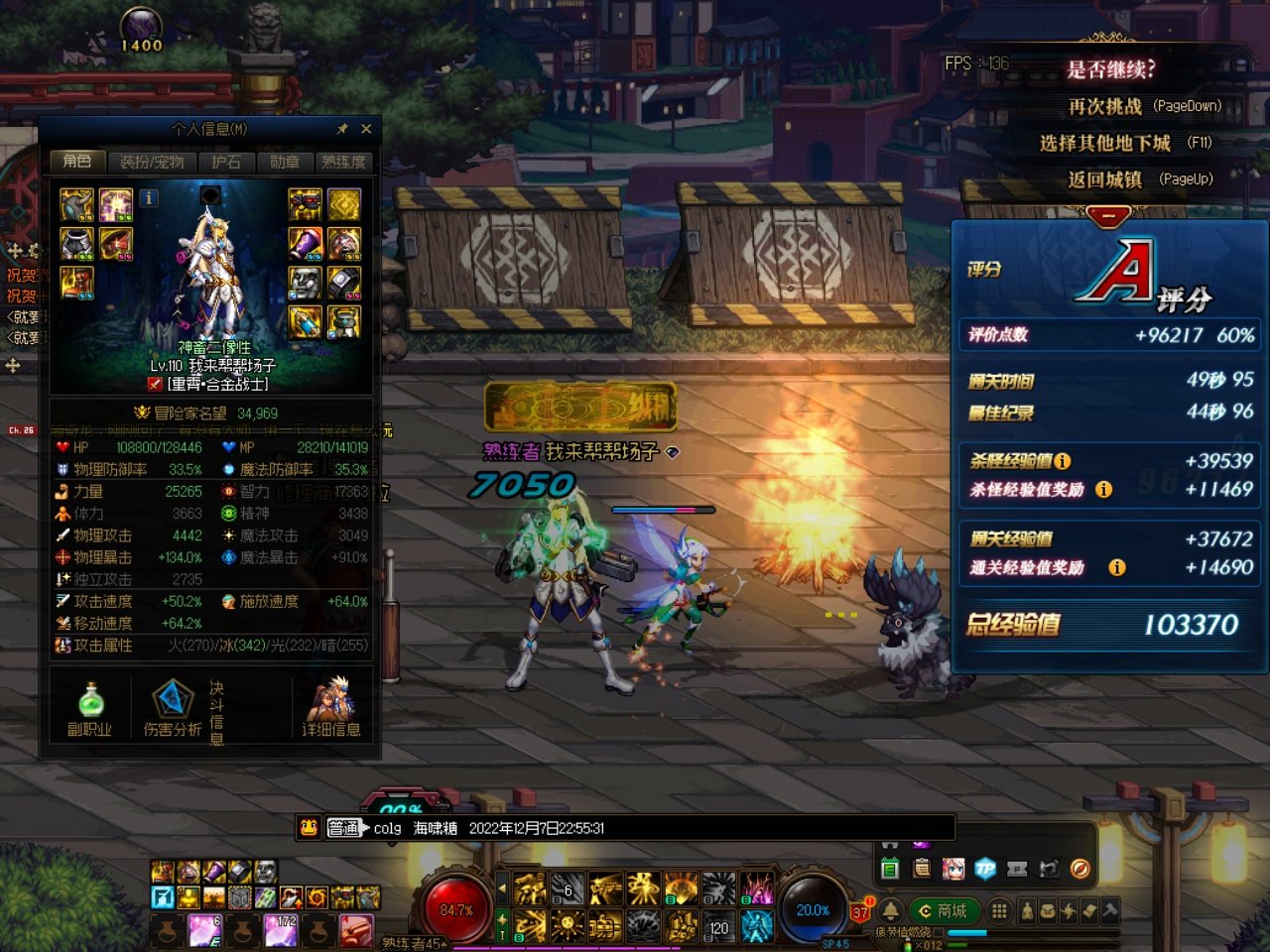Close the 个人信息 character window
This screenshot has height=952, width=1270.
[x=366, y=129]
